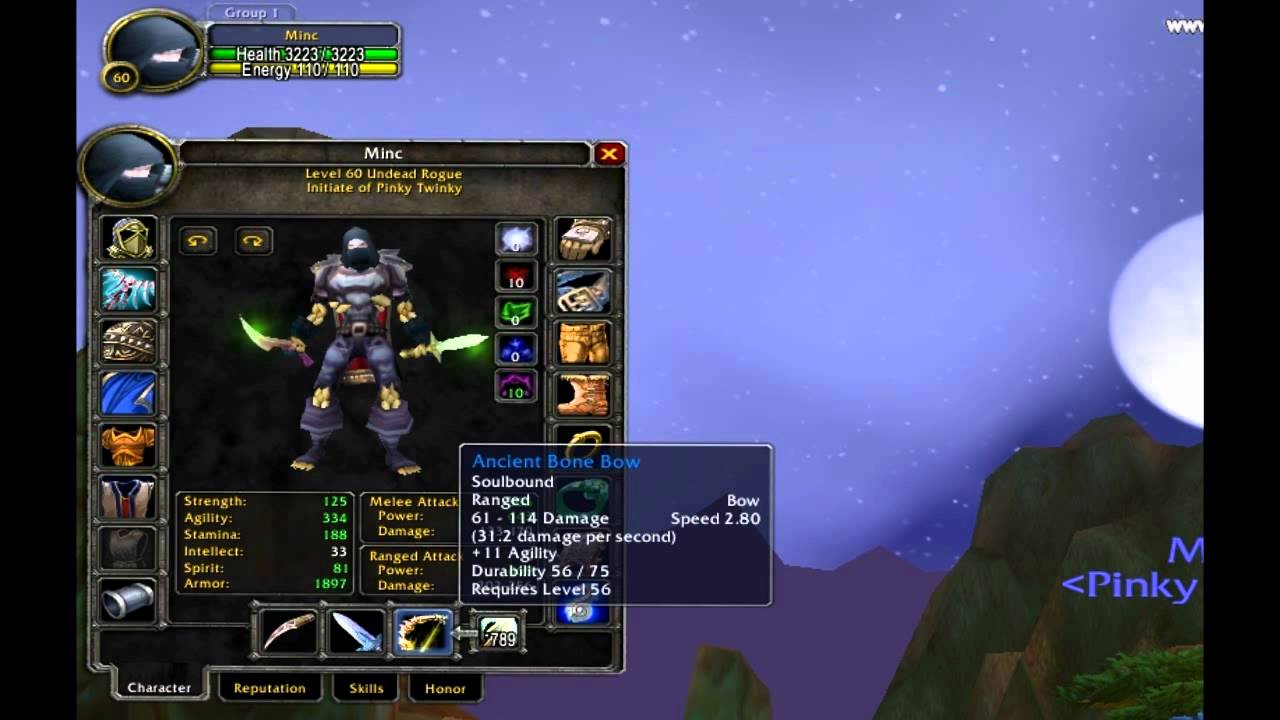The width and height of the screenshot is (1280, 720).
Task: Click the claw necklace neck slot
Action: coord(129,290)
